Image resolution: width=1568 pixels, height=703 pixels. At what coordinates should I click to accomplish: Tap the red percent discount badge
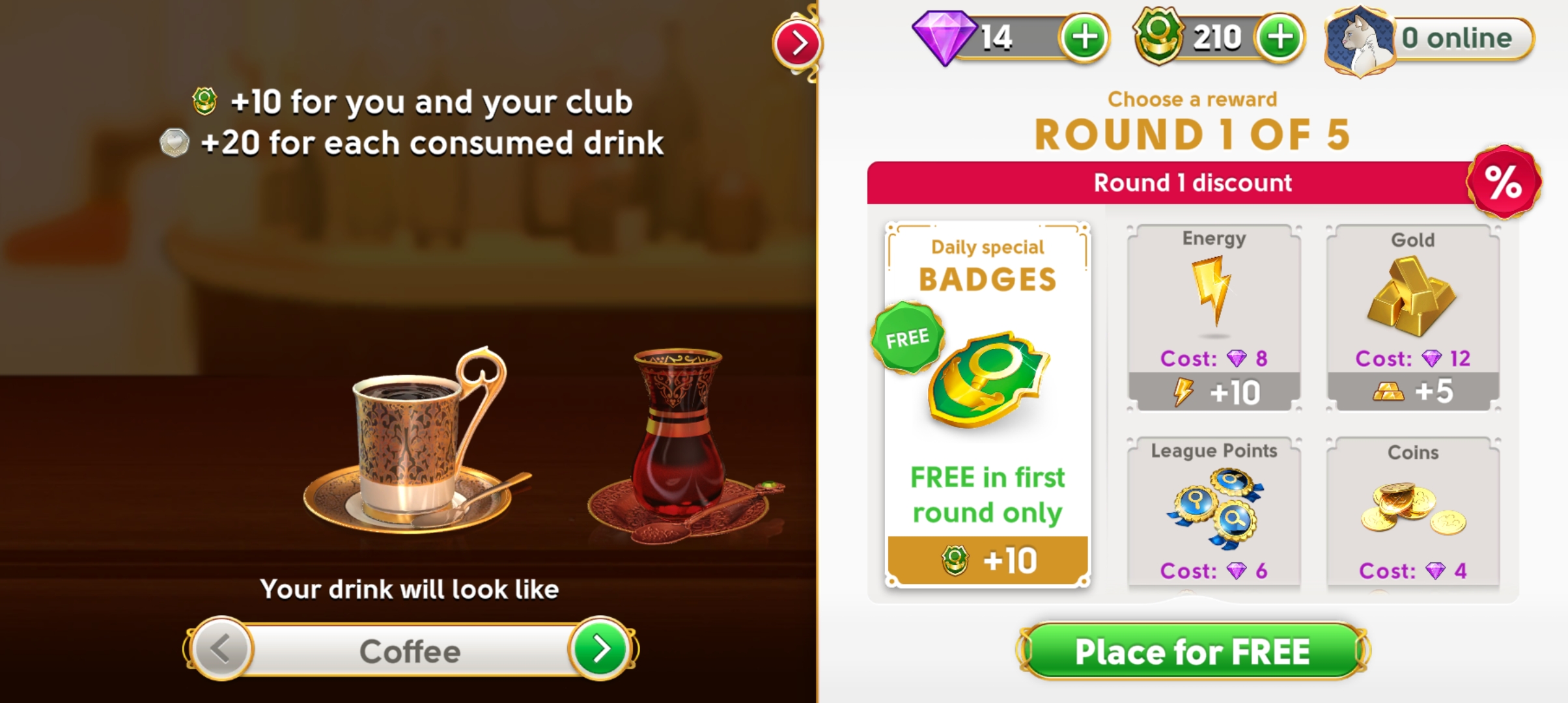tap(1504, 182)
